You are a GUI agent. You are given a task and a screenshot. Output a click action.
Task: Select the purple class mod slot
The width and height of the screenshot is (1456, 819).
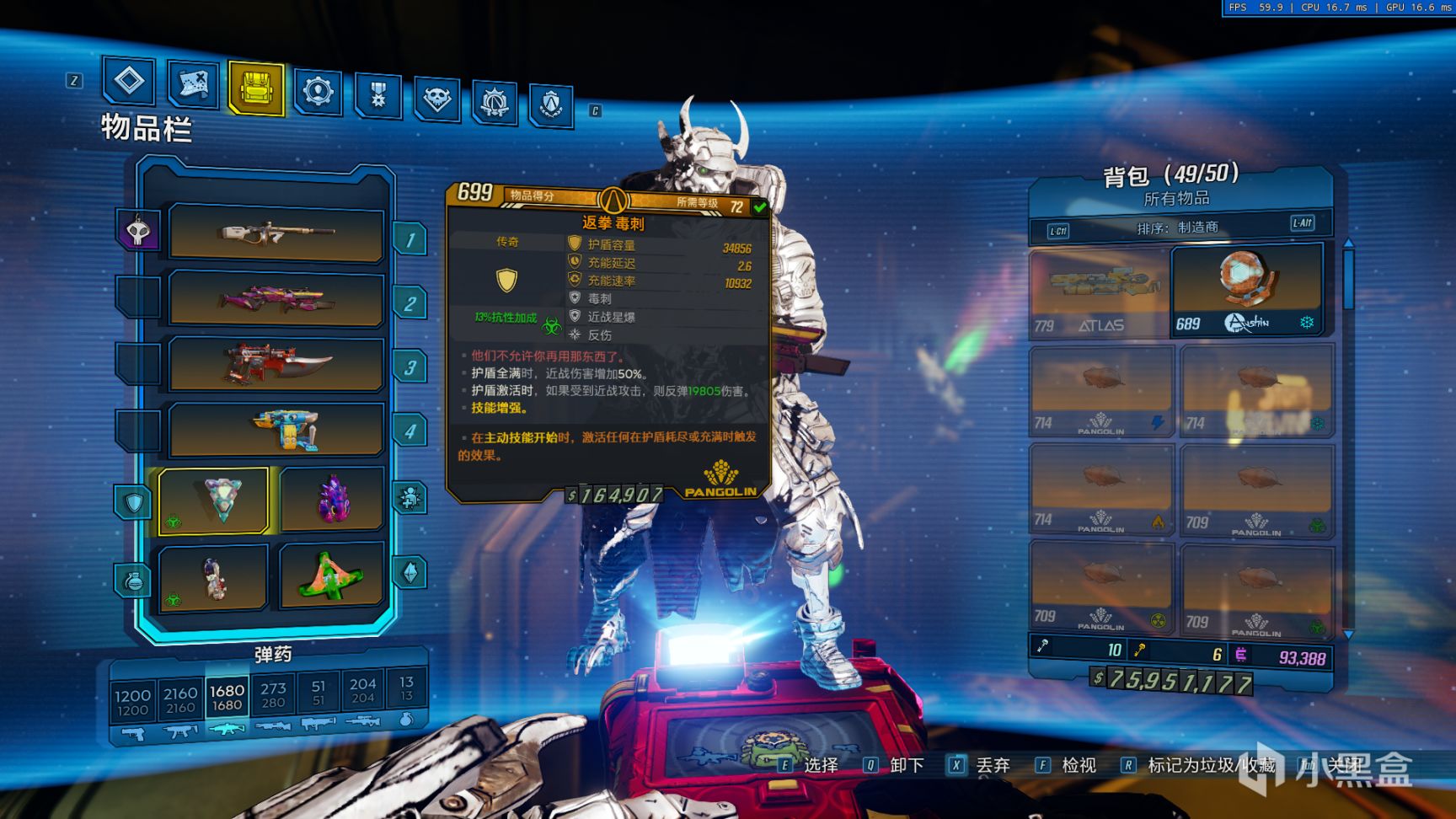click(x=332, y=499)
